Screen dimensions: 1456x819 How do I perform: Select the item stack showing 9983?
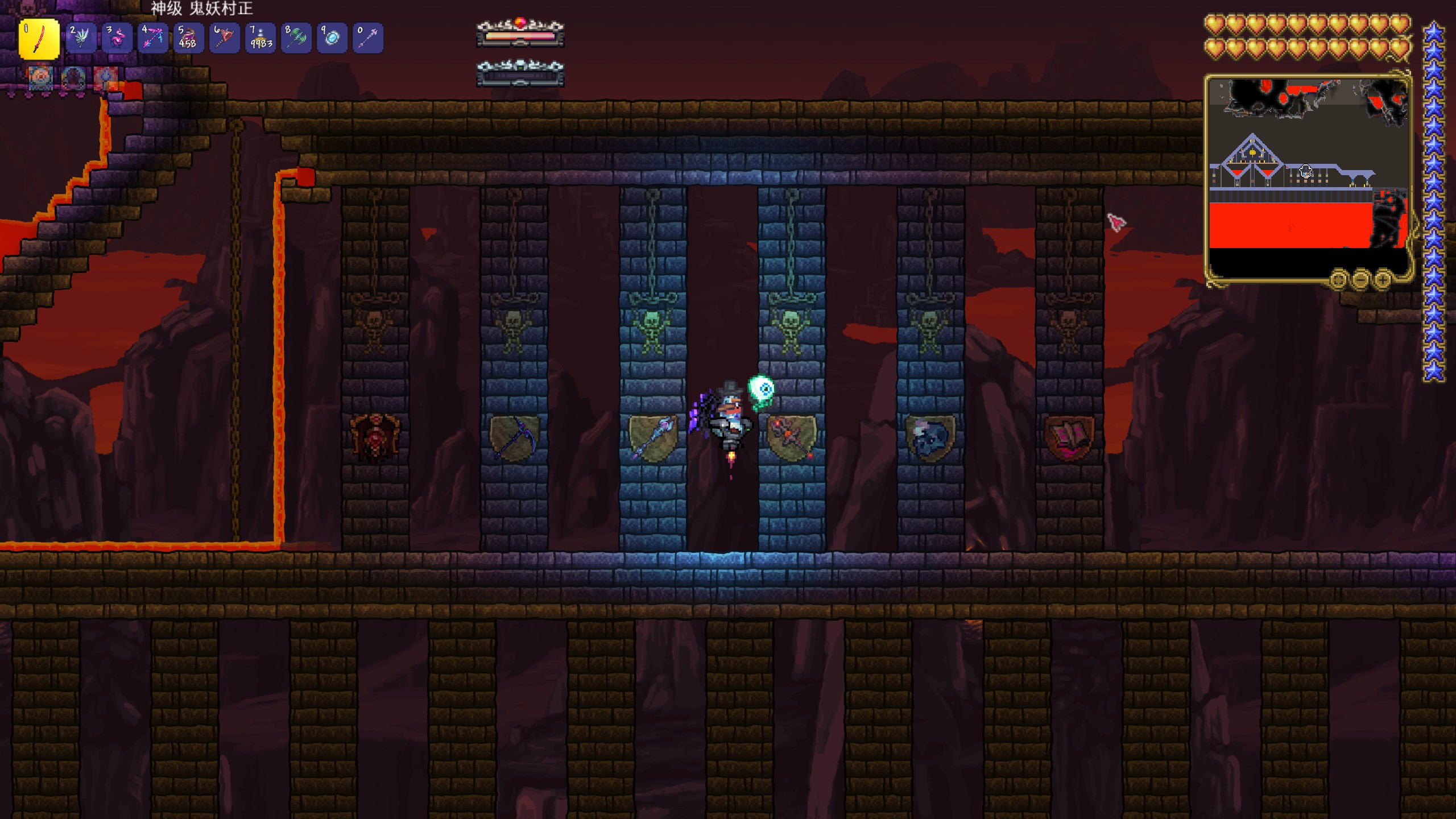(260, 38)
